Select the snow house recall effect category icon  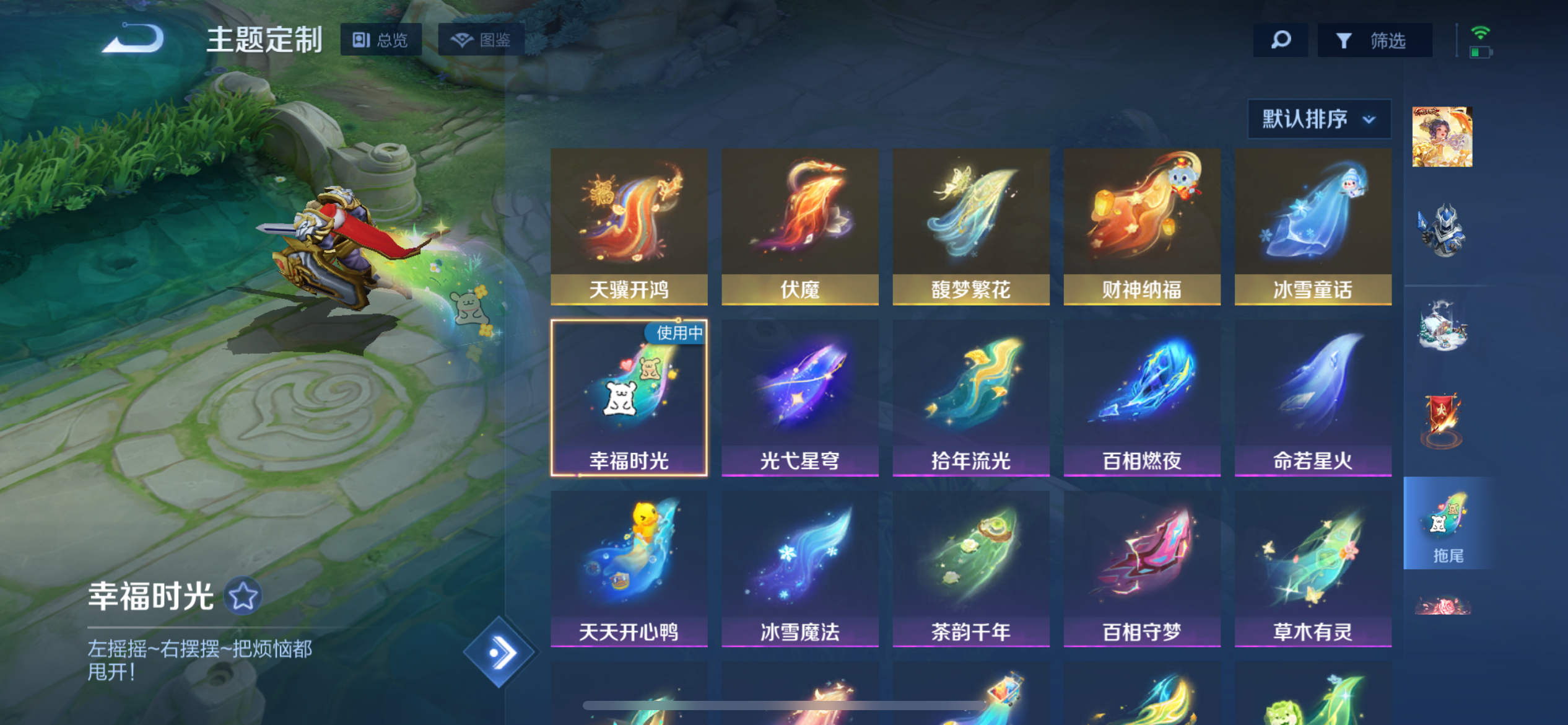pyautogui.click(x=1442, y=325)
